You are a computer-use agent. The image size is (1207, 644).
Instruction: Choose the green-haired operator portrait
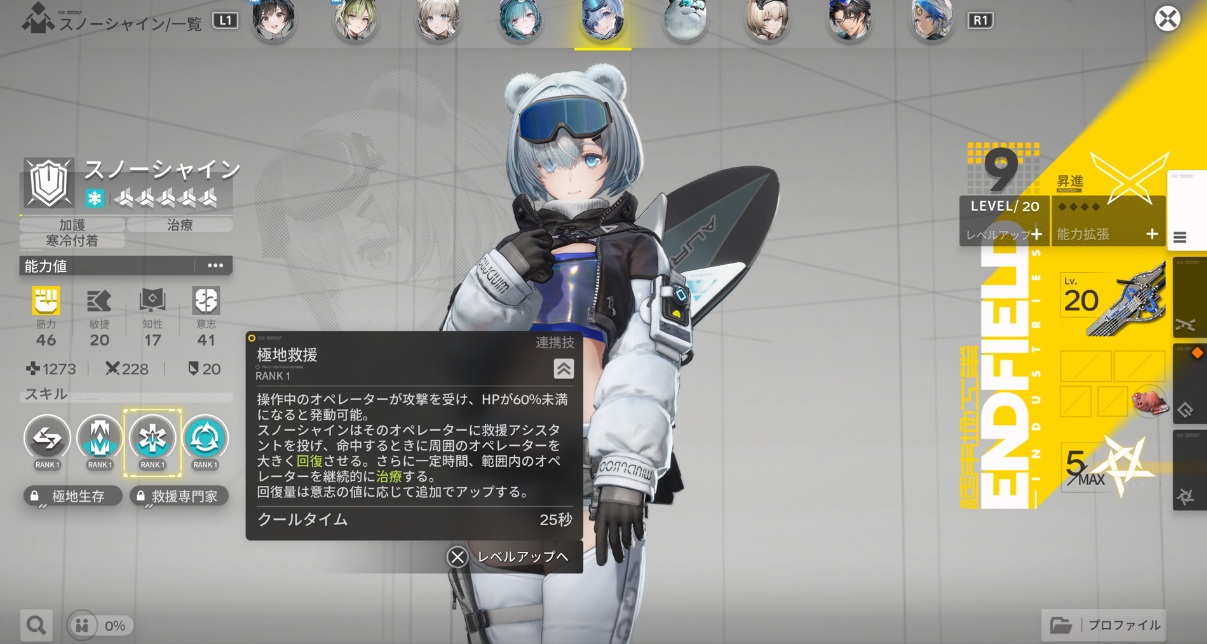point(355,21)
